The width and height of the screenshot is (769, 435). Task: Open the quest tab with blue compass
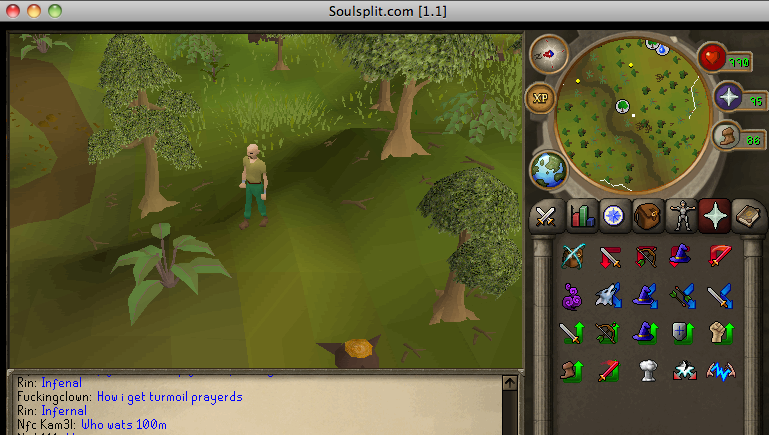pos(613,215)
